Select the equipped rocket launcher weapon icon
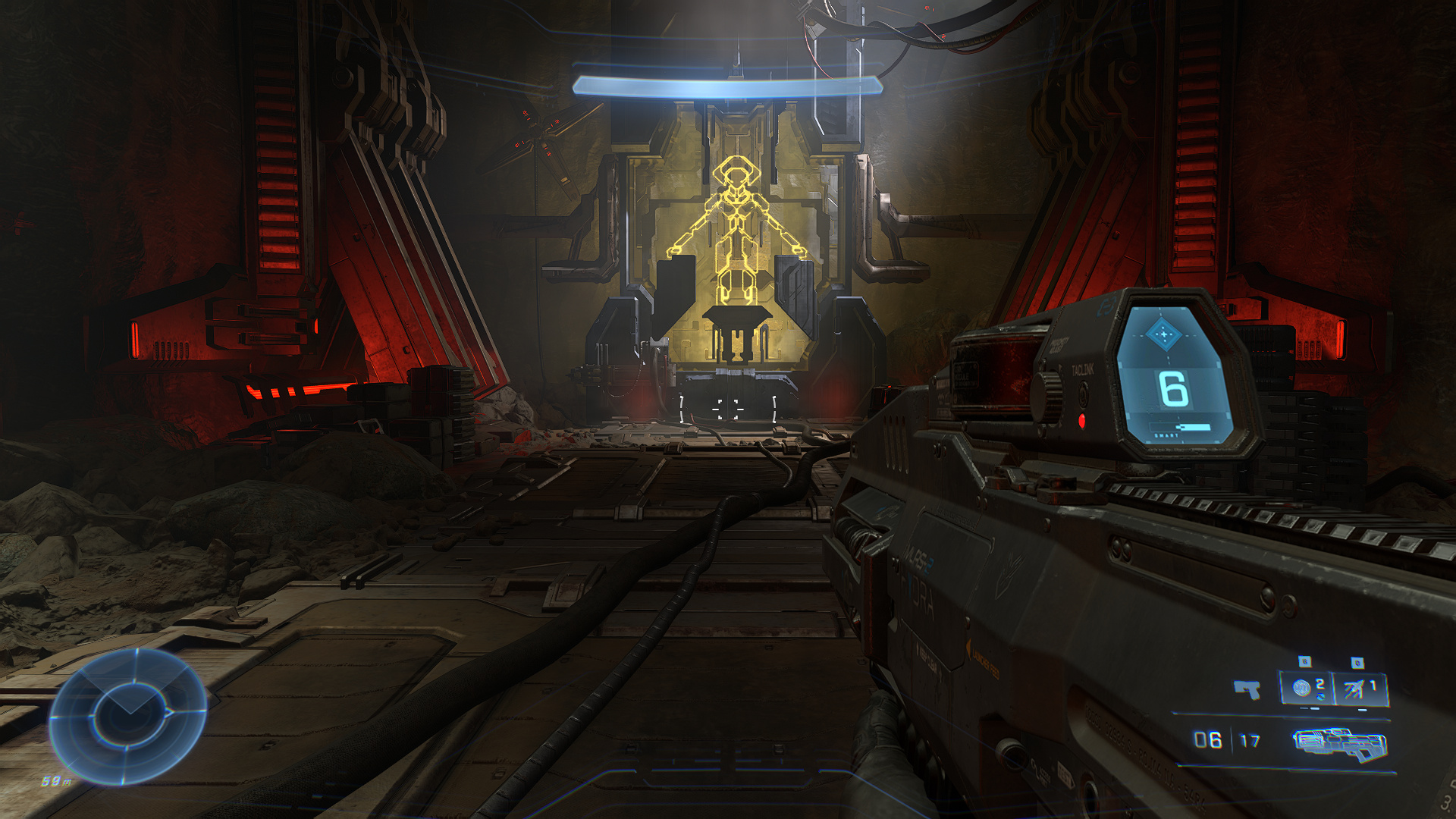The width and height of the screenshot is (1456, 819). [1340, 743]
